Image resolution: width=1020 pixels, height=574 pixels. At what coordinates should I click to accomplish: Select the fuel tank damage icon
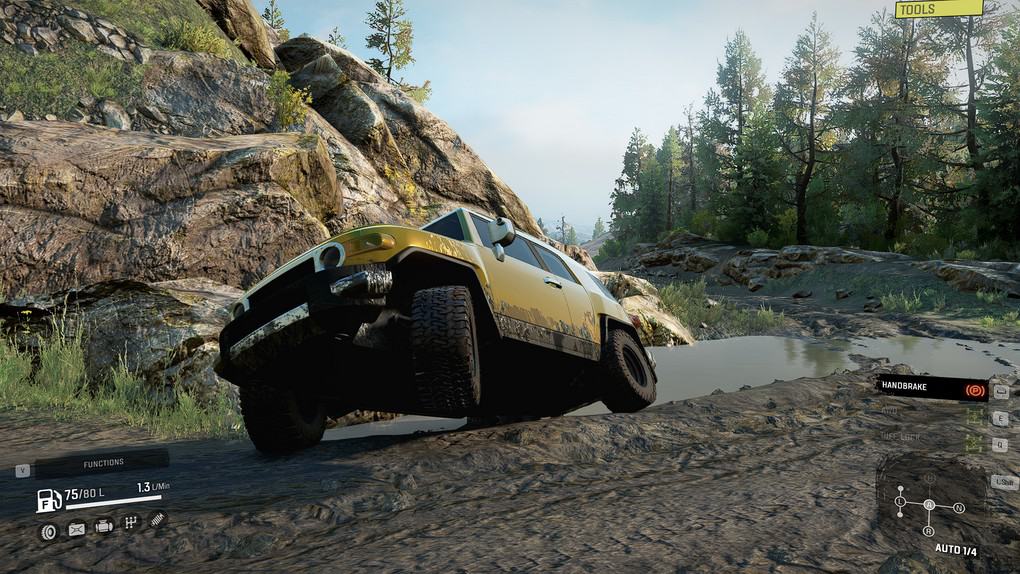76,530
